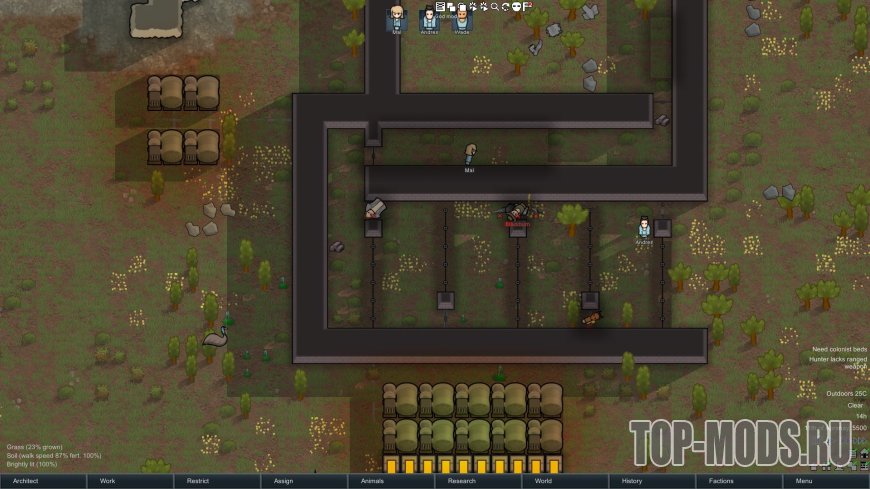Open the magnifying glass debug inspector
870x489 pixels.
pos(494,6)
